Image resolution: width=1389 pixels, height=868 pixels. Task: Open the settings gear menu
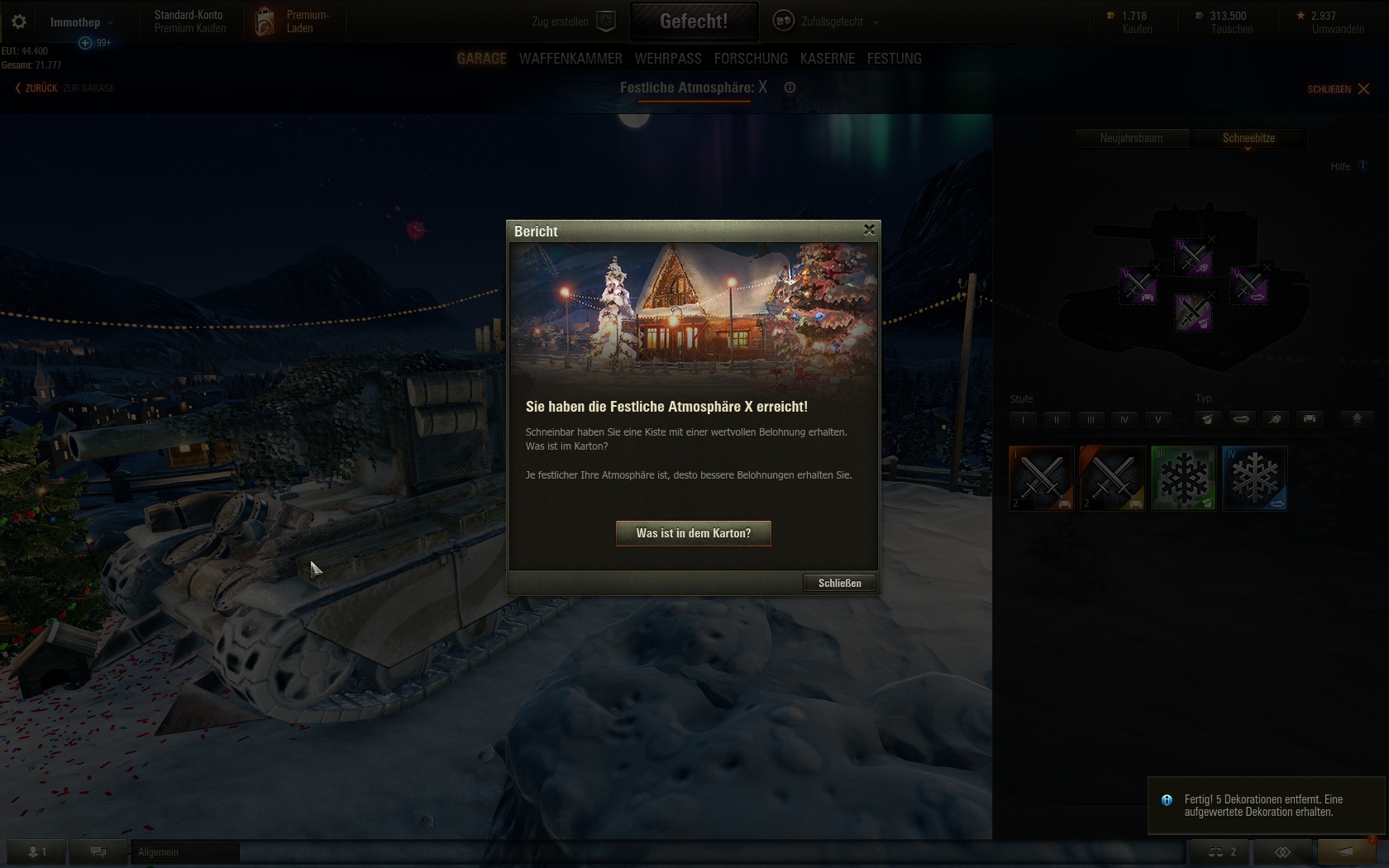pyautogui.click(x=18, y=21)
